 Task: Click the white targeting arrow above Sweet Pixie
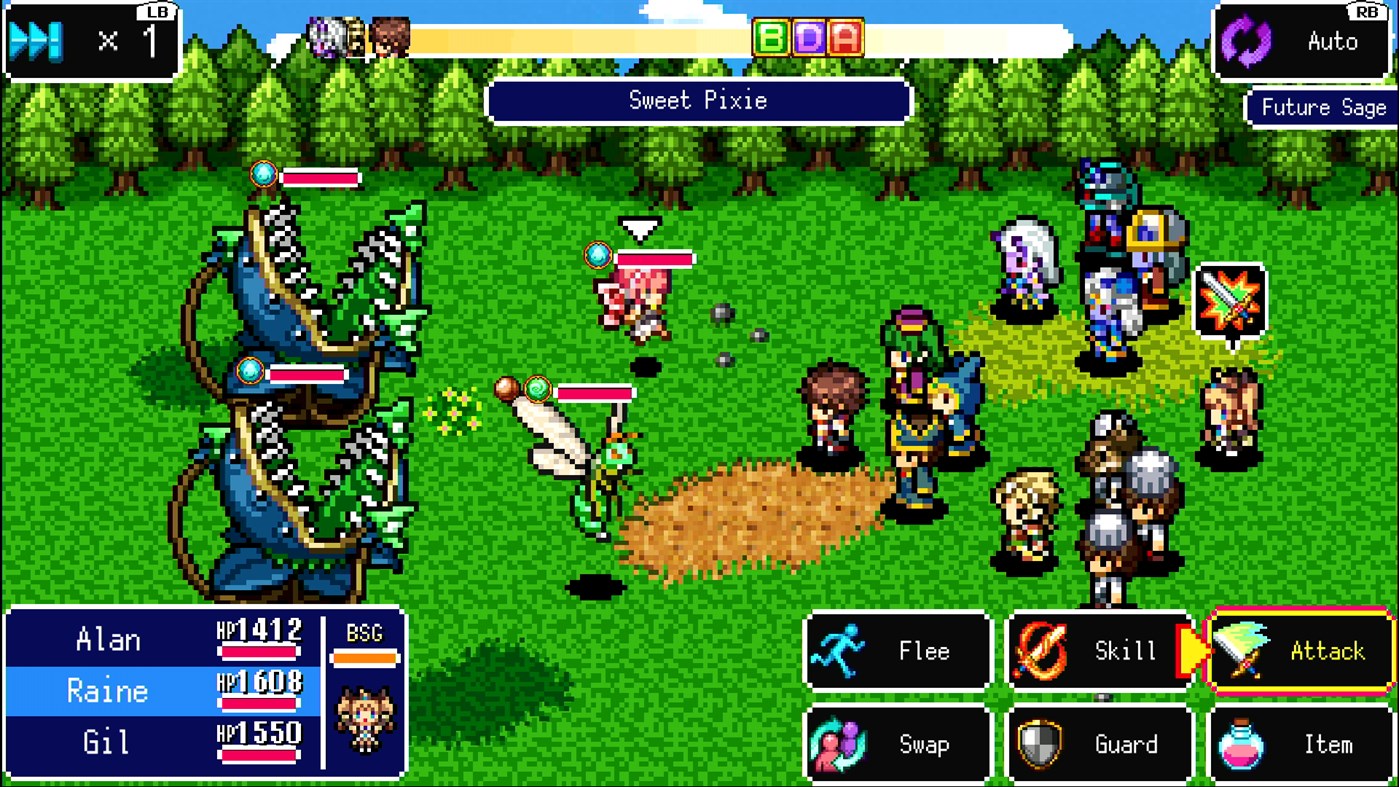tap(638, 229)
